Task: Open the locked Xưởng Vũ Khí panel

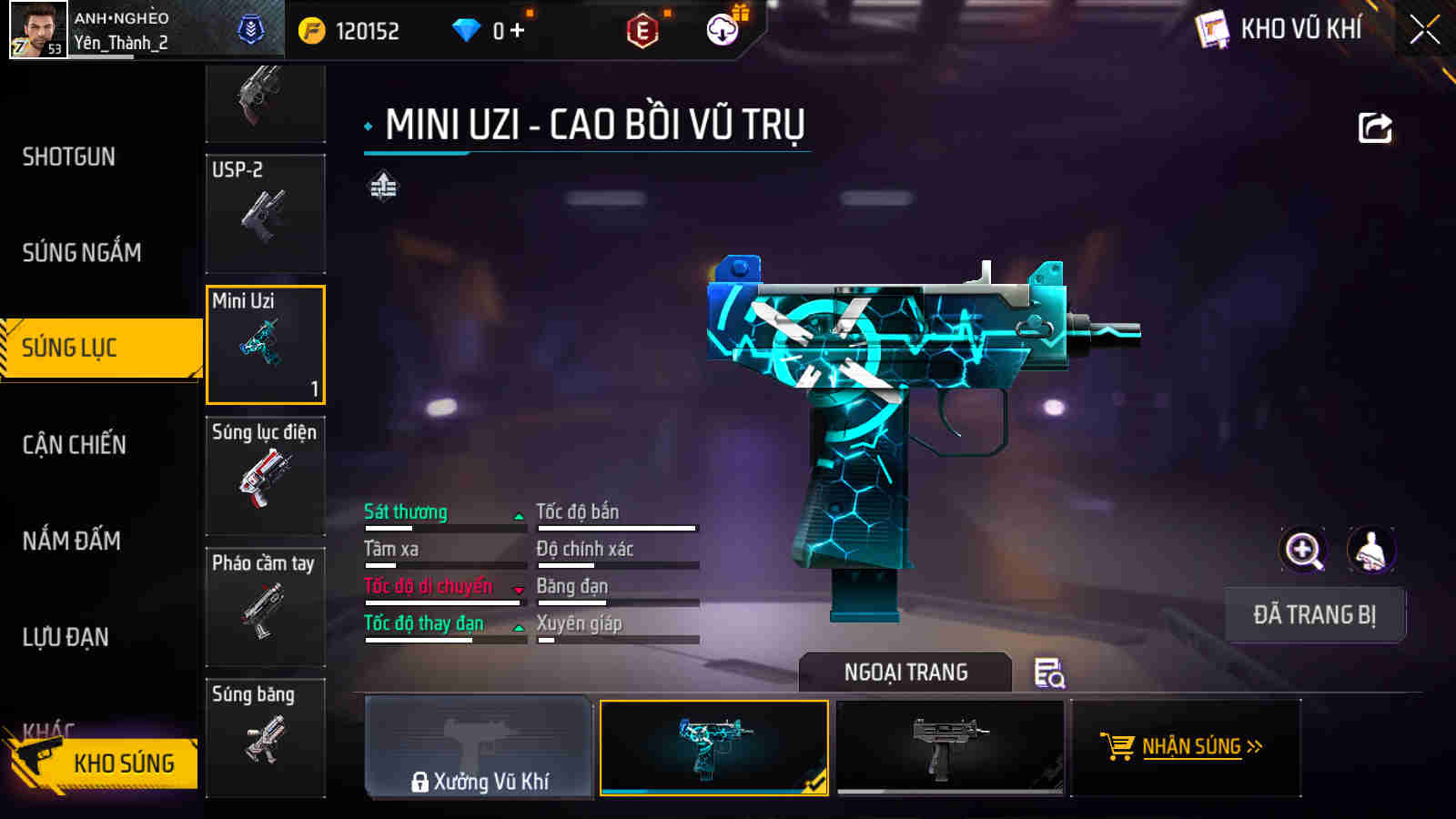Action: pyautogui.click(x=479, y=748)
